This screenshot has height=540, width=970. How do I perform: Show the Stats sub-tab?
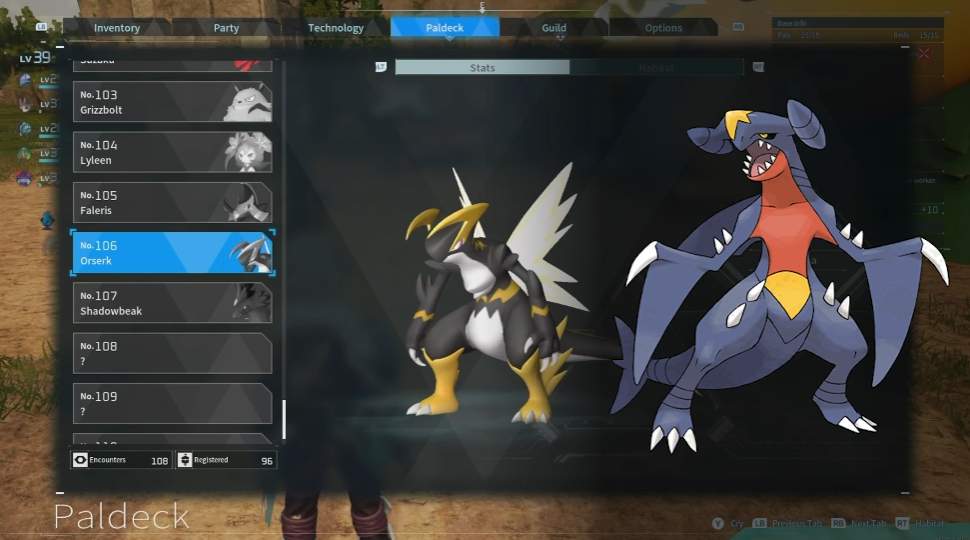click(482, 68)
